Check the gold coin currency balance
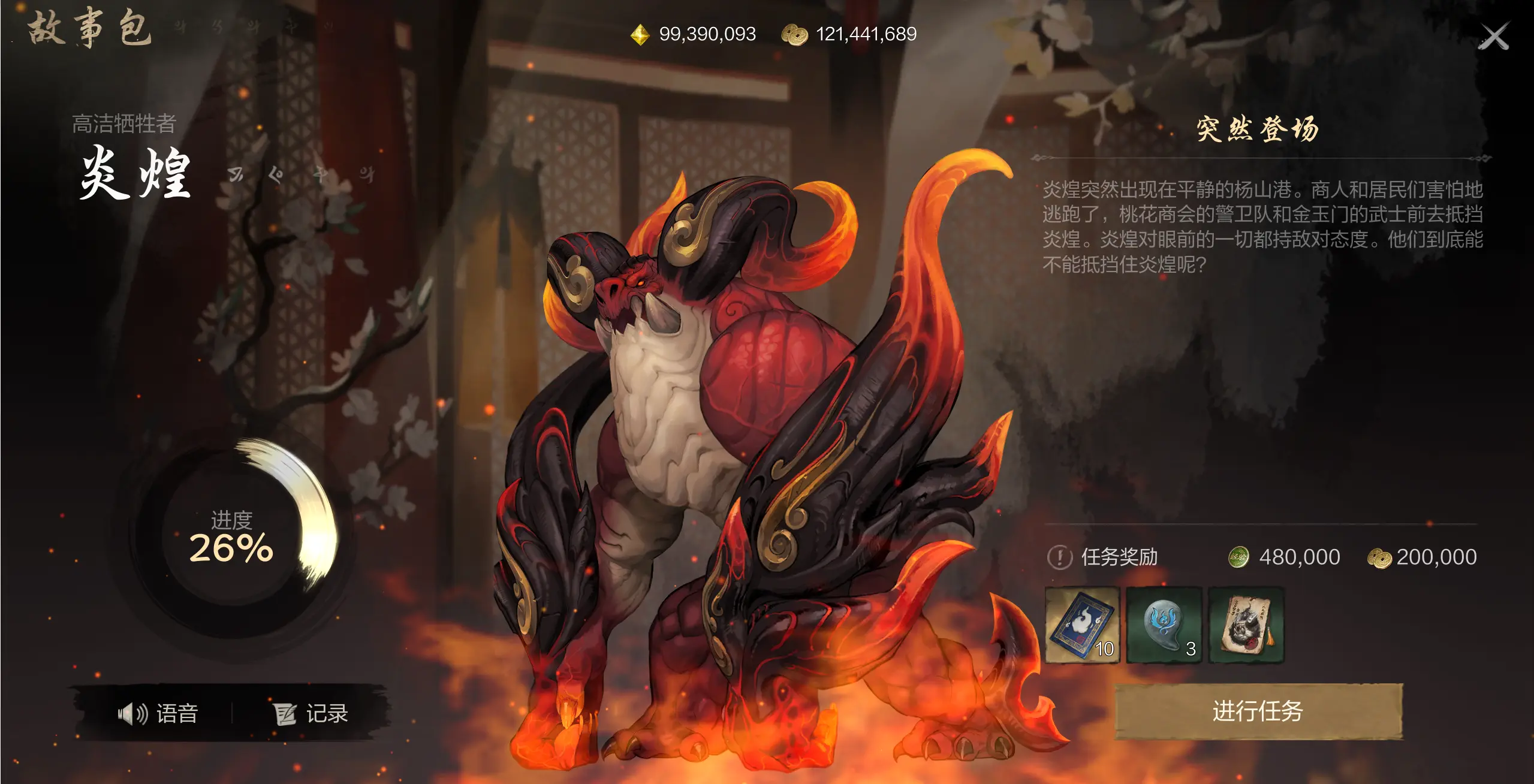The width and height of the screenshot is (1534, 784). (x=849, y=34)
